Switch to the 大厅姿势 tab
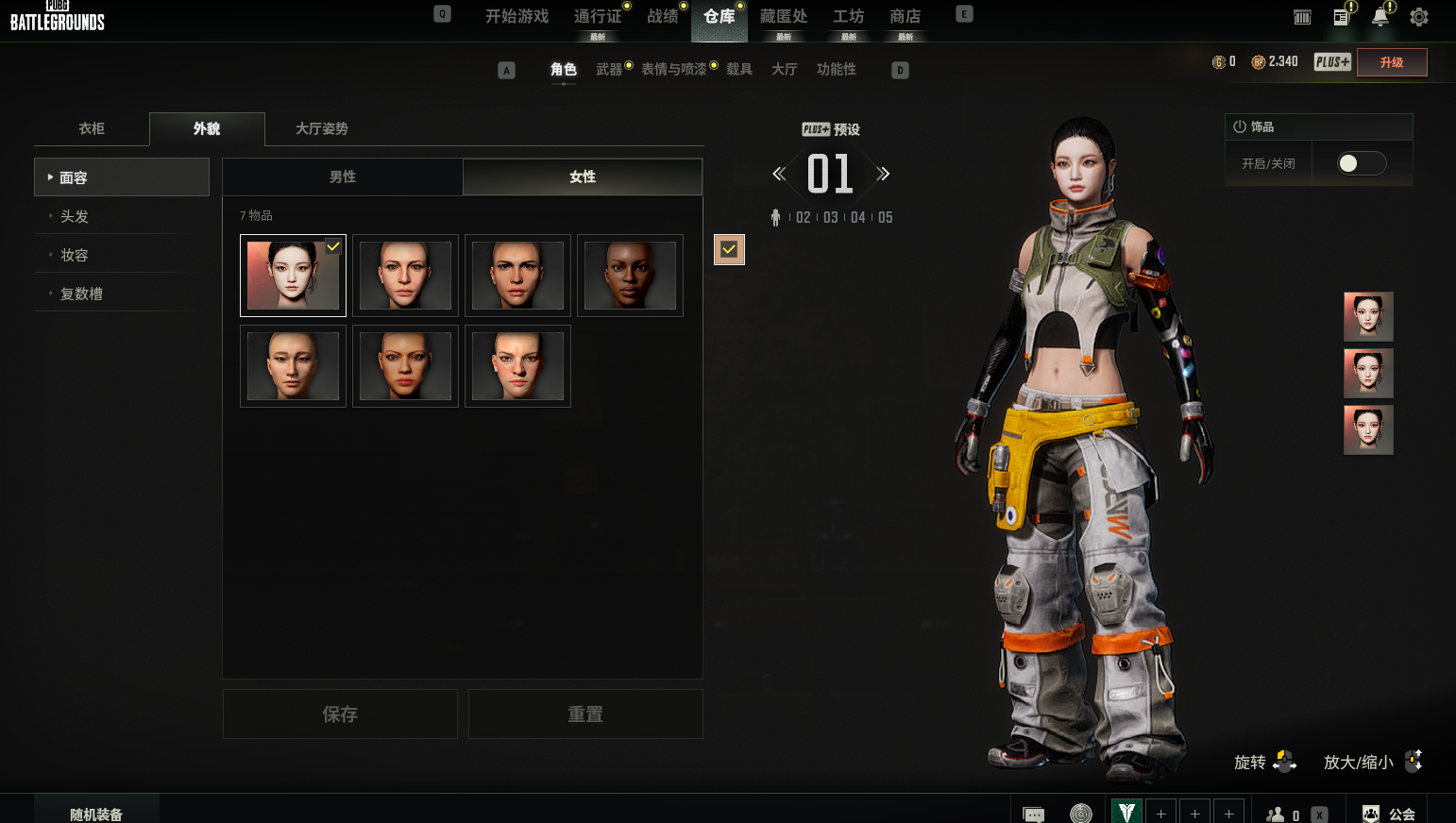This screenshot has height=823, width=1456. (x=322, y=128)
